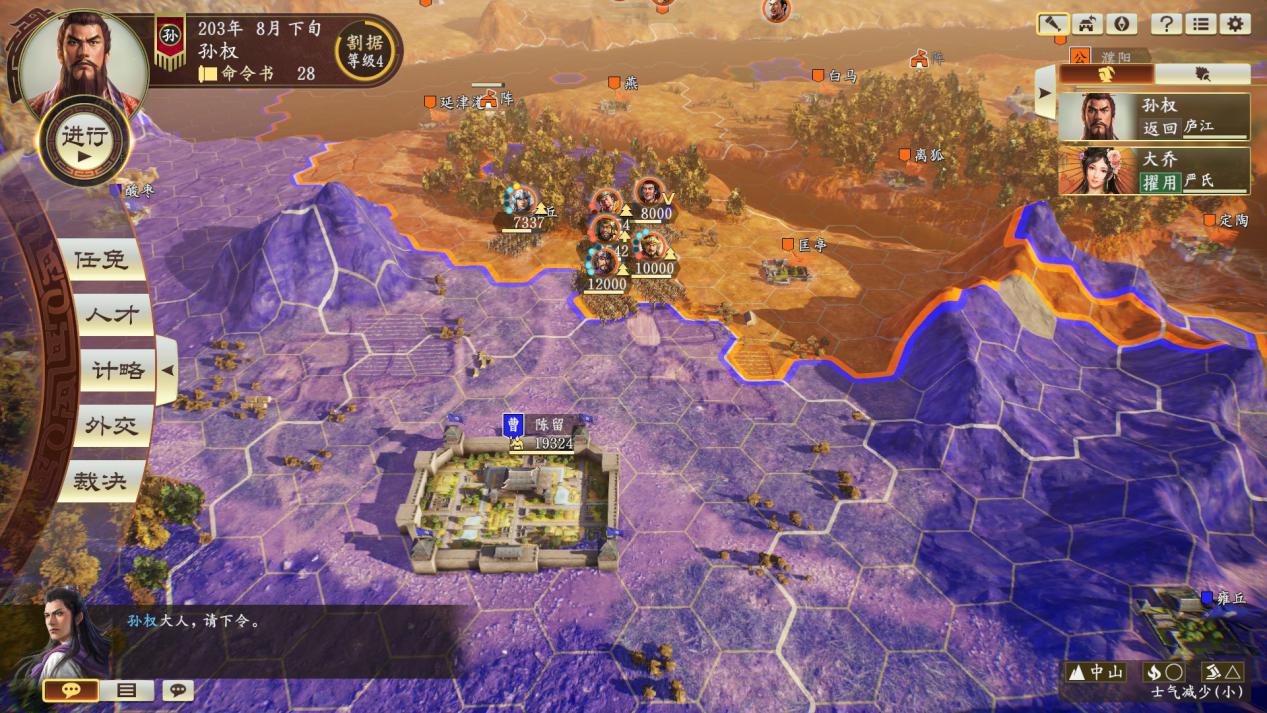Select 大乔's entry in the officer list
The height and width of the screenshot is (713, 1267).
coord(1154,171)
